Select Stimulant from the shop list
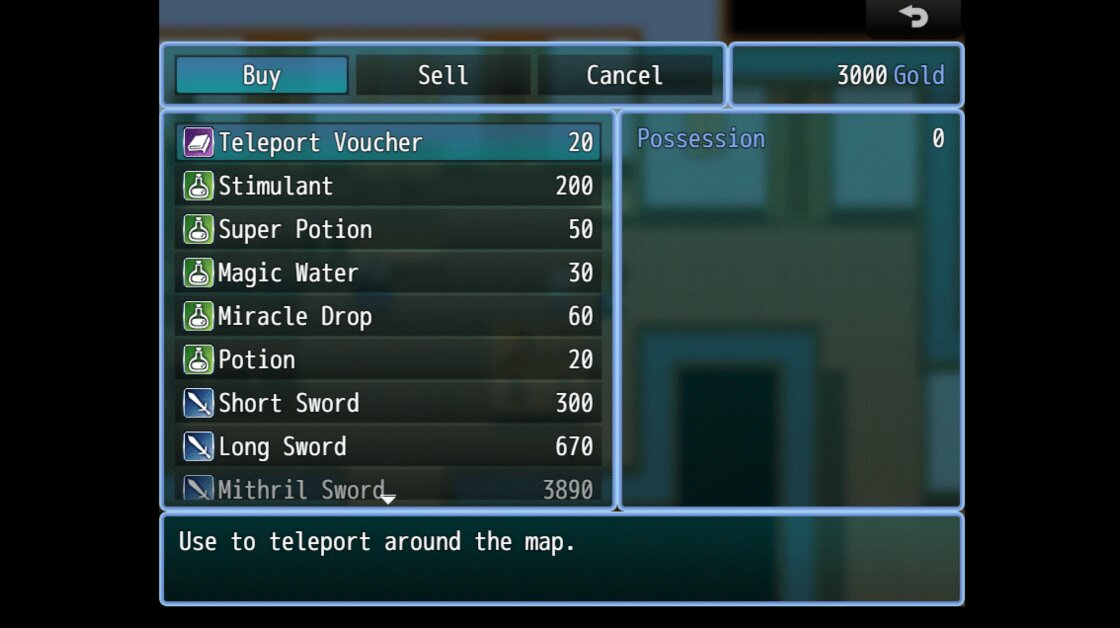Screen dimensions: 1120x628 (388, 186)
